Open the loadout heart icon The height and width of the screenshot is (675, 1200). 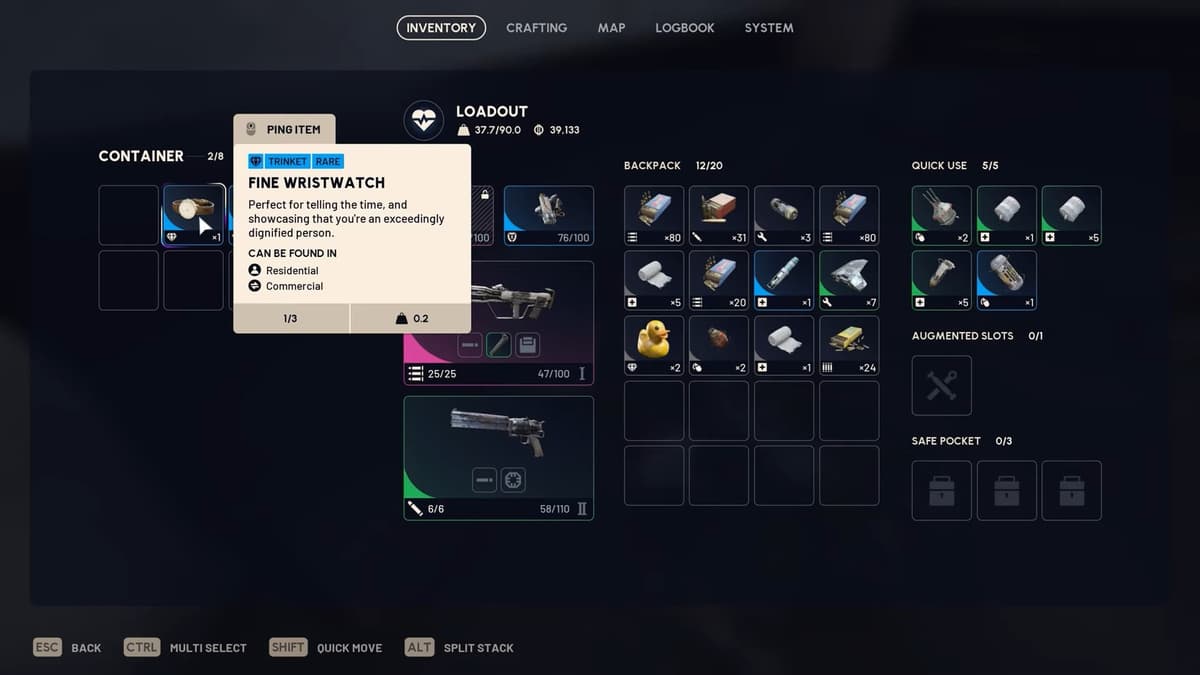click(x=423, y=121)
